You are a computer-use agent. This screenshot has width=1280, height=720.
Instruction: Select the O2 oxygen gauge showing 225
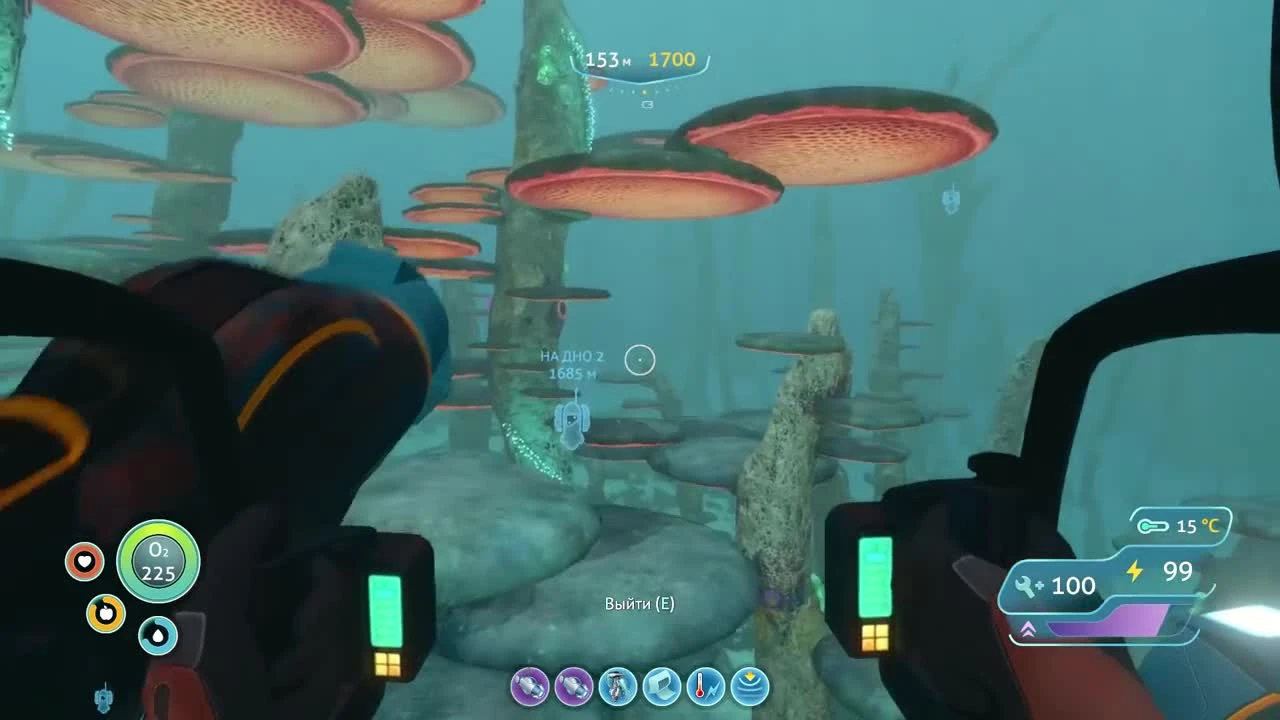[158, 562]
